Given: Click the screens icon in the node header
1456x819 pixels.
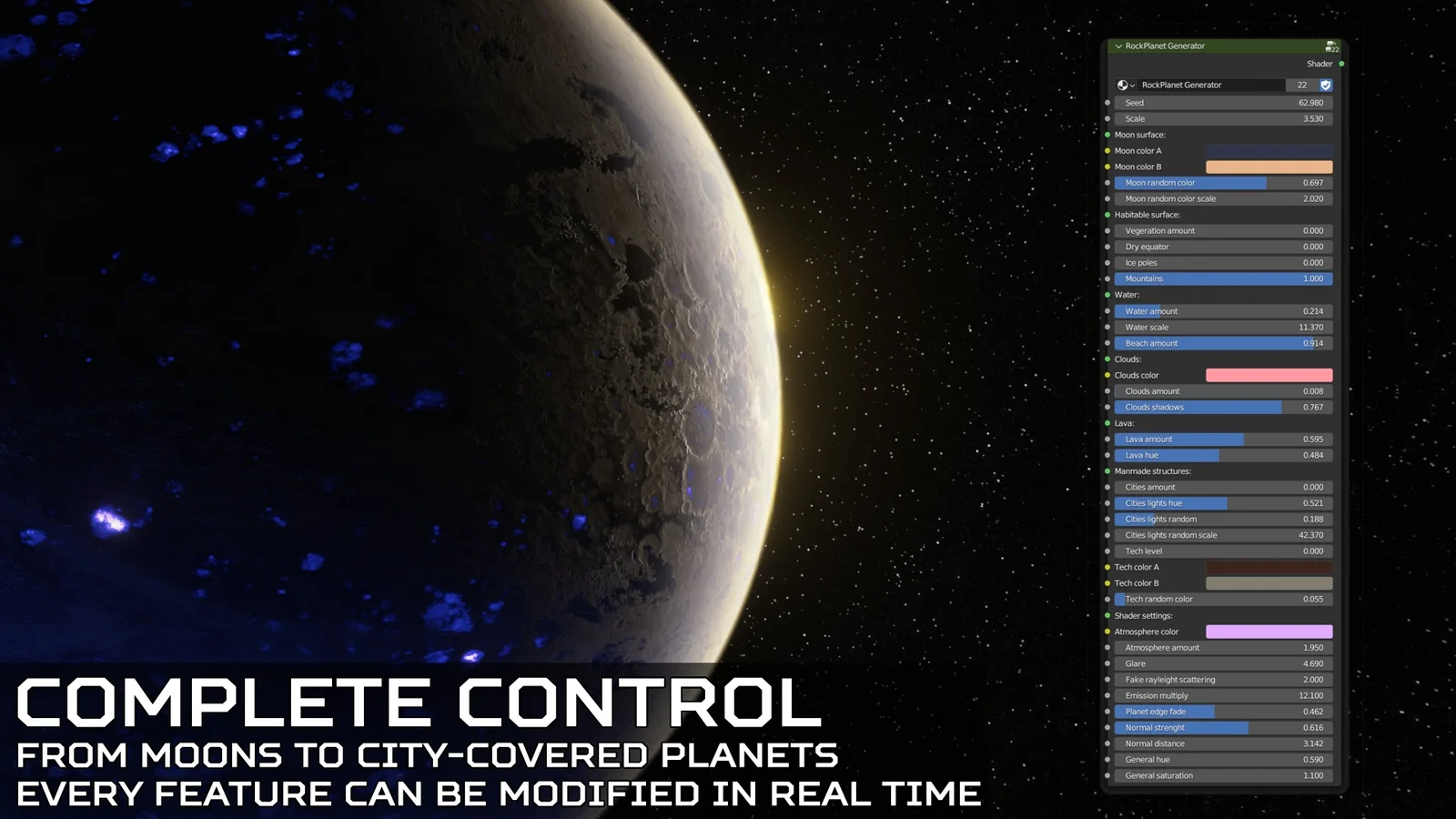Looking at the screenshot, I should [1331, 46].
